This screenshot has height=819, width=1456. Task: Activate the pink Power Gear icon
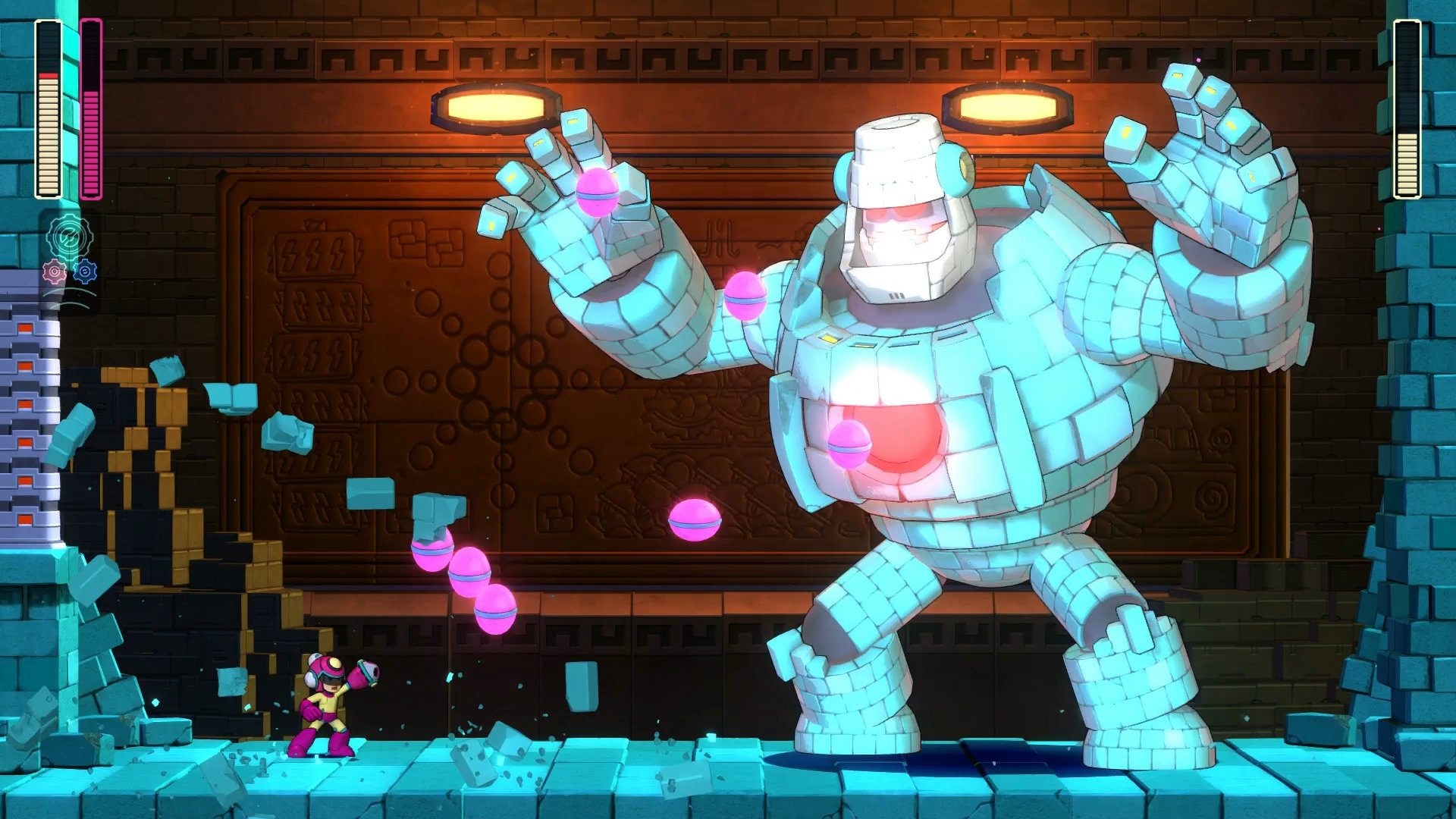coord(55,273)
